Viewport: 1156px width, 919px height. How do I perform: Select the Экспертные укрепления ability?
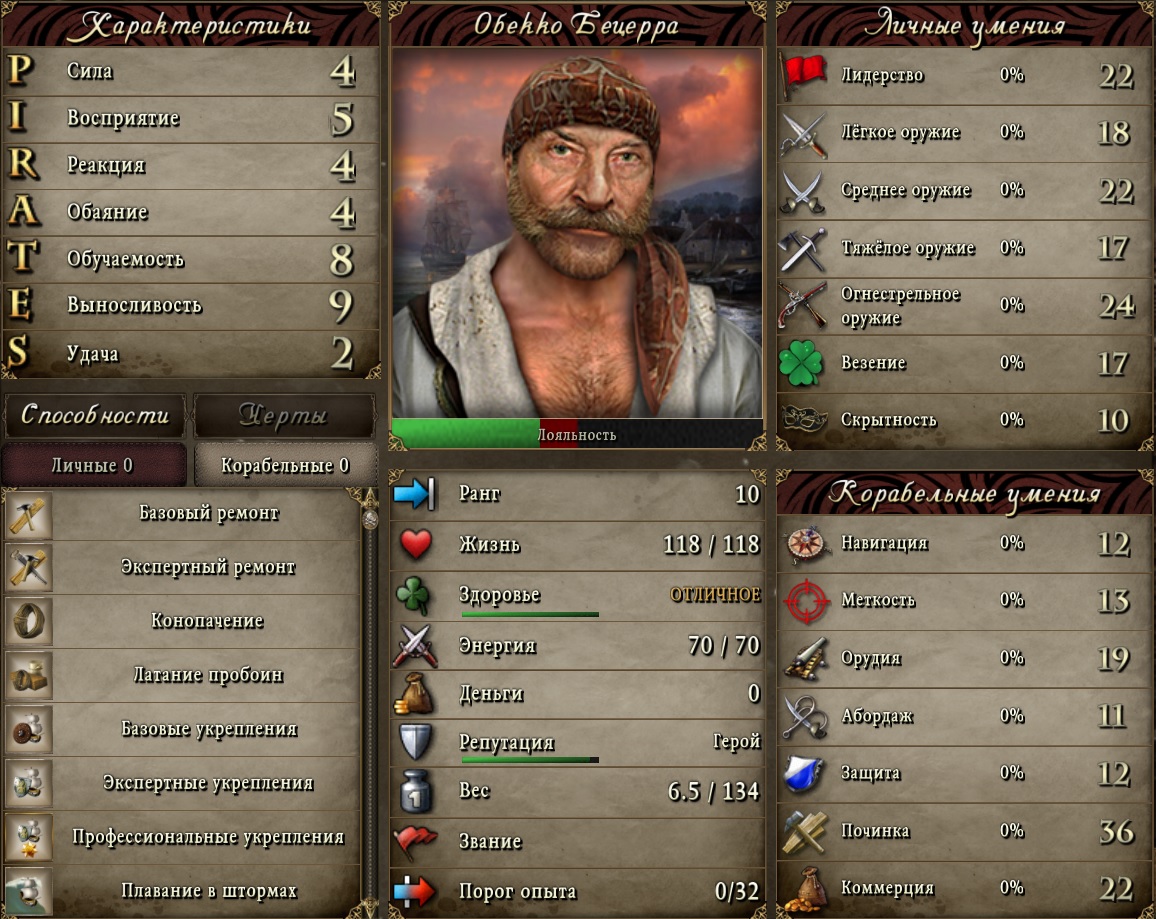208,783
